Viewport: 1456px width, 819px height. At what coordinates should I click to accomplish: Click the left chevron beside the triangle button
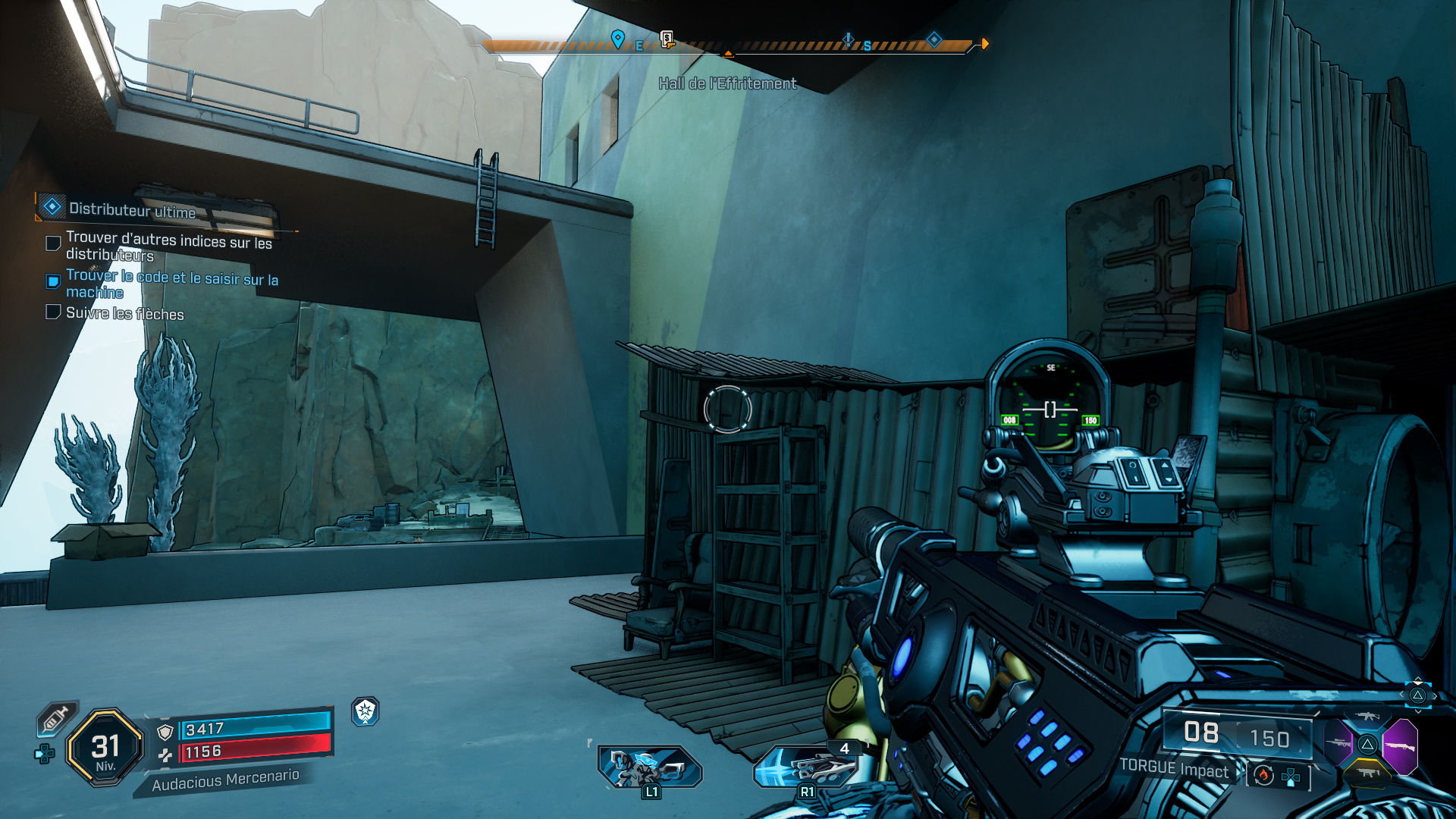pyautogui.click(x=1402, y=695)
